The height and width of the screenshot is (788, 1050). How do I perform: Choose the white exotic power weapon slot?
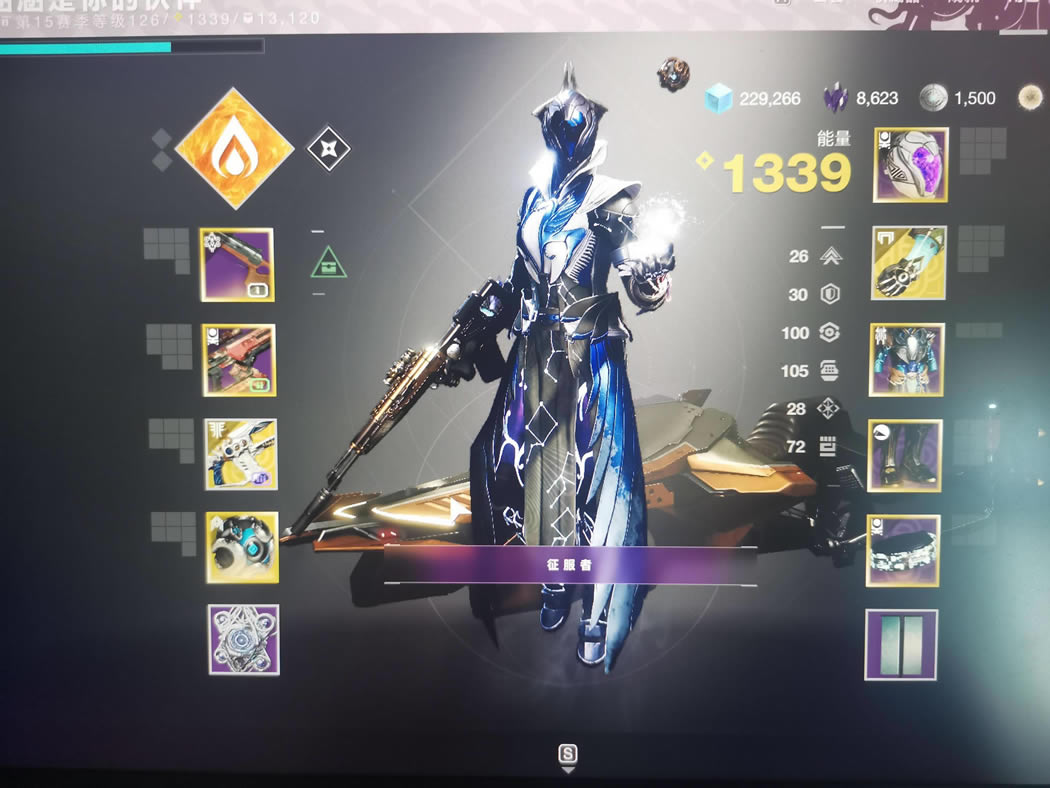click(x=241, y=454)
